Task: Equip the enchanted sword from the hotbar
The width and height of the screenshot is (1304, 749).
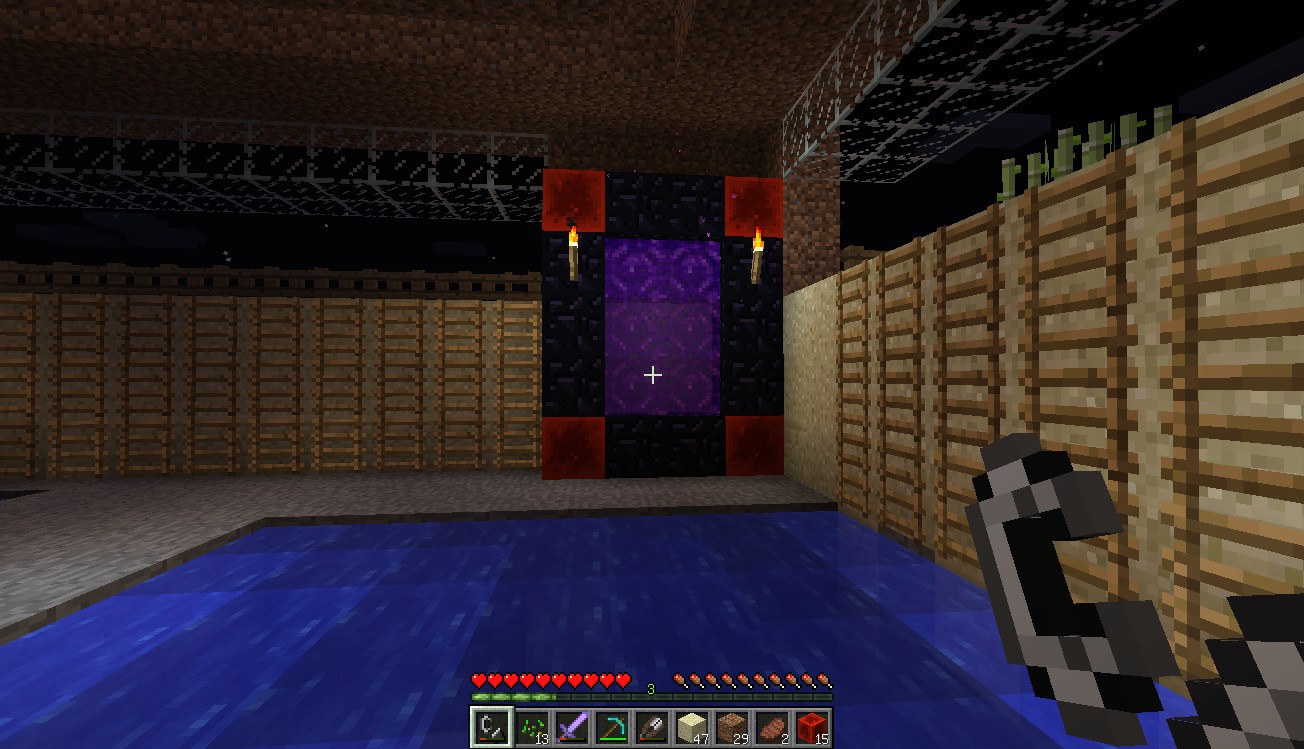Action: [571, 727]
